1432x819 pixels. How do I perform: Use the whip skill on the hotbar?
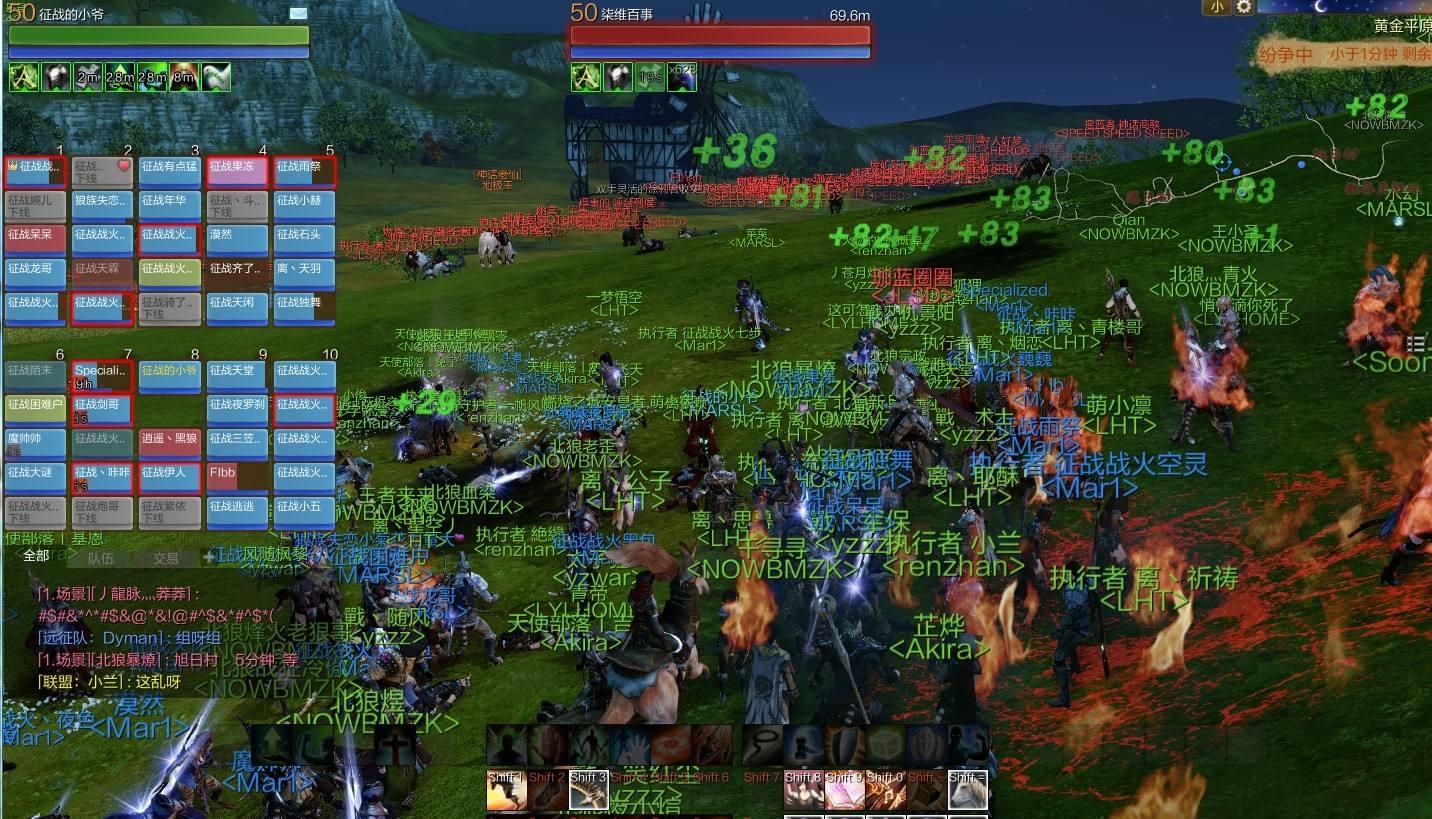tap(763, 745)
